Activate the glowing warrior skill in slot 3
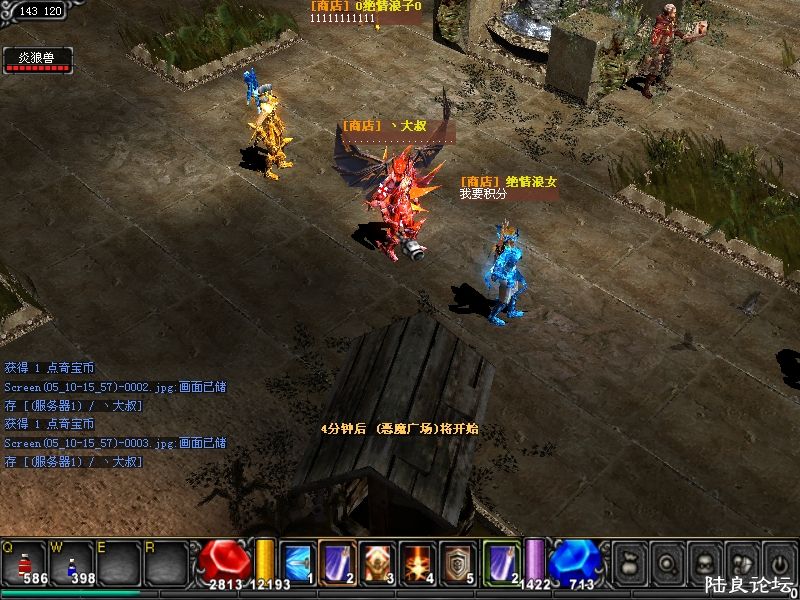The image size is (800, 600). point(377,562)
